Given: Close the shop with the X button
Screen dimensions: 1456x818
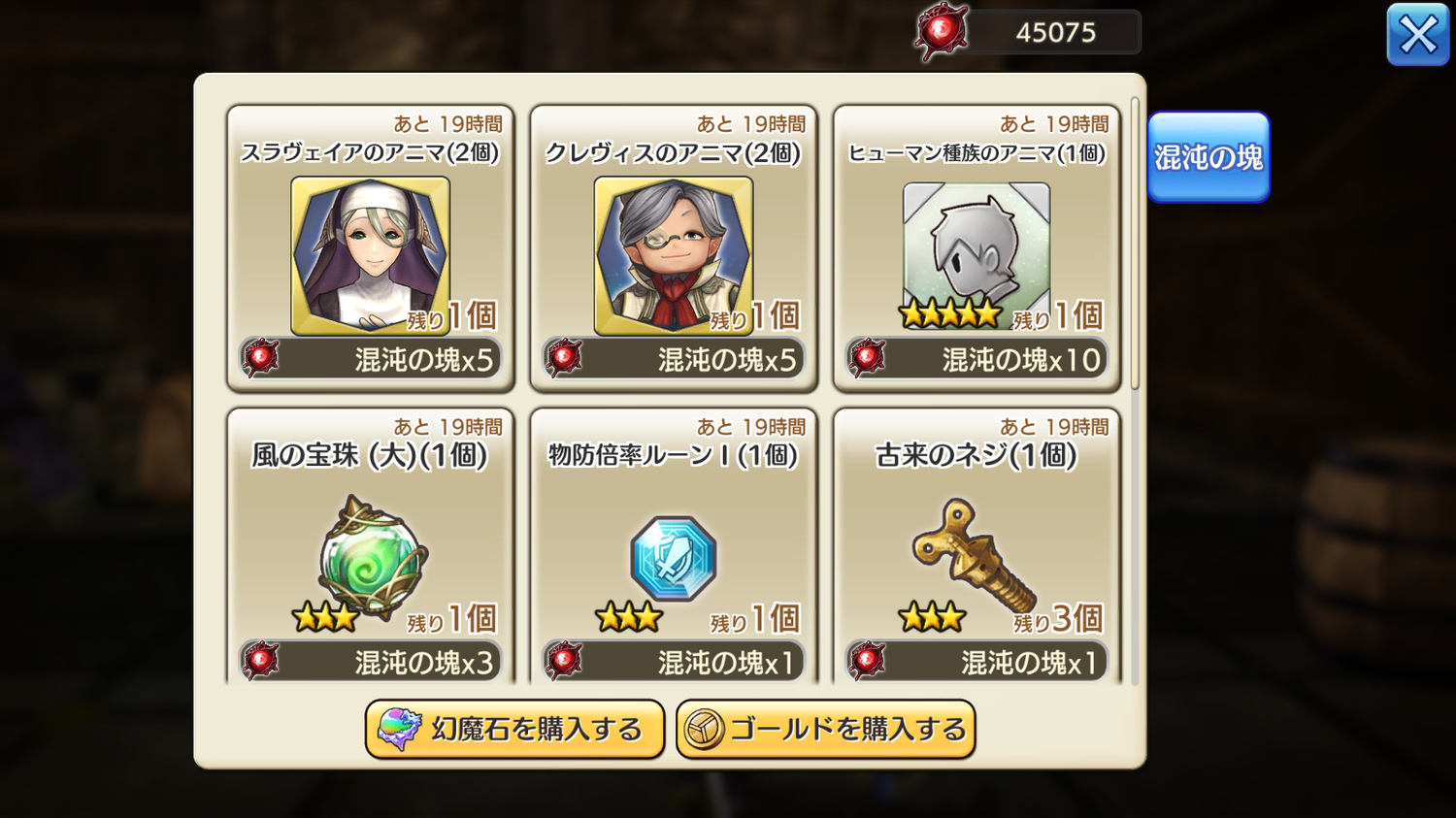Looking at the screenshot, I should click(1417, 35).
